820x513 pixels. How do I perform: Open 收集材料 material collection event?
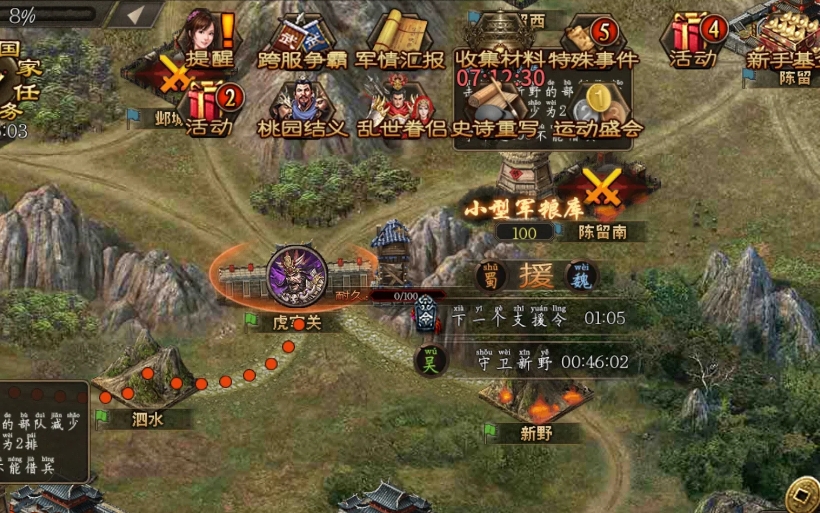click(x=499, y=42)
